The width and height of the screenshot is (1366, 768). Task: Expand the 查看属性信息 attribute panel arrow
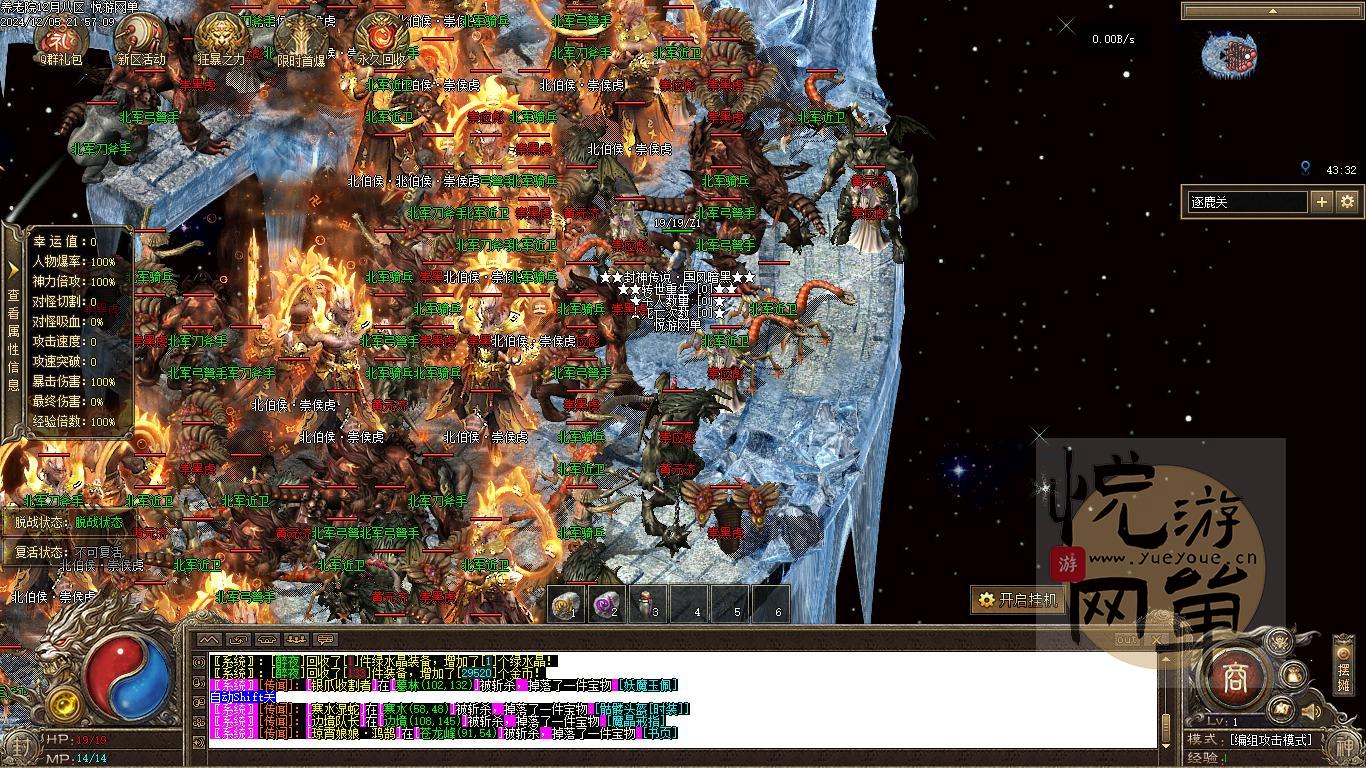click(13, 269)
